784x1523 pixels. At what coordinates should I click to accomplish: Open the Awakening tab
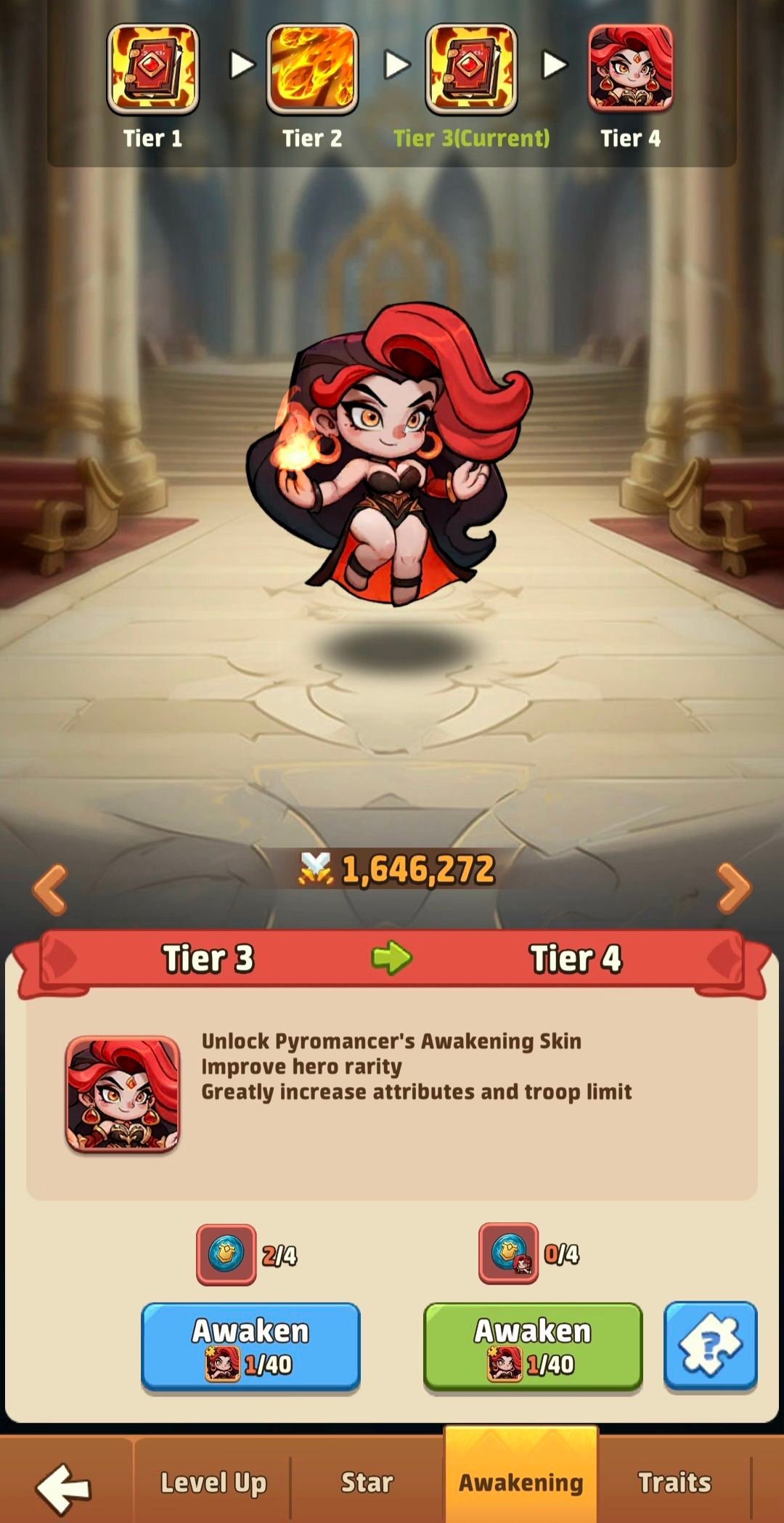click(520, 1482)
